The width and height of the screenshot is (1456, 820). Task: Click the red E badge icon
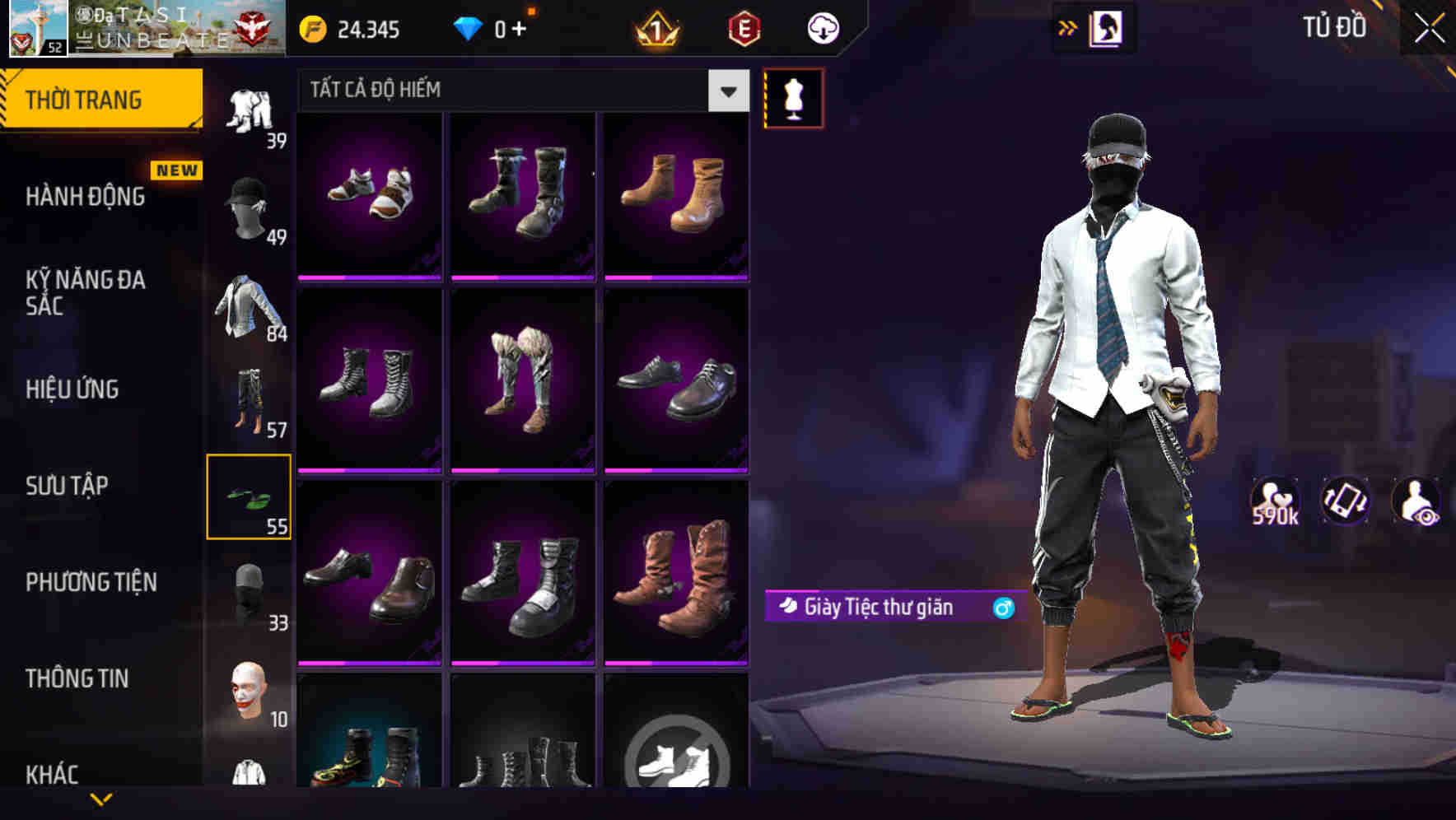(745, 30)
